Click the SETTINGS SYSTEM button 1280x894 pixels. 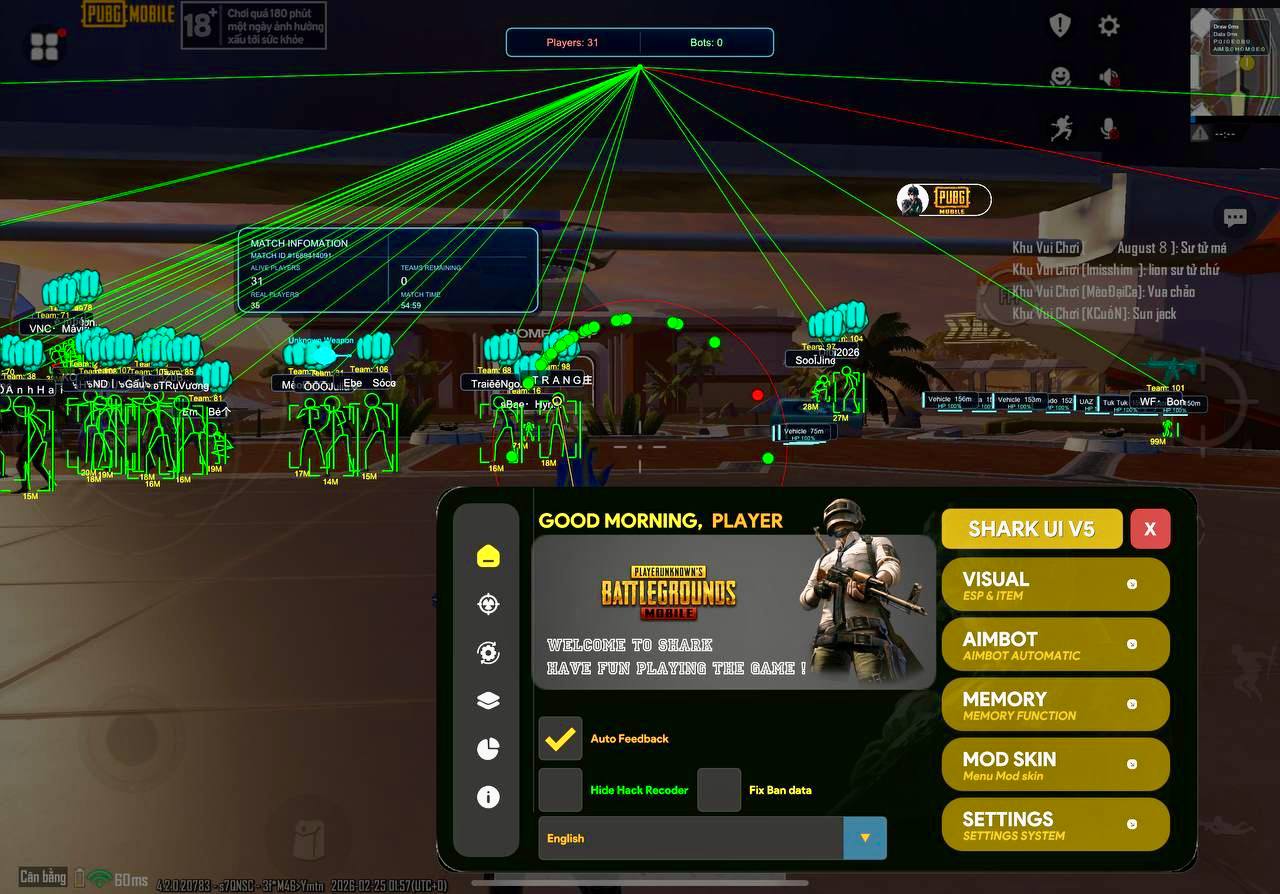1055,824
